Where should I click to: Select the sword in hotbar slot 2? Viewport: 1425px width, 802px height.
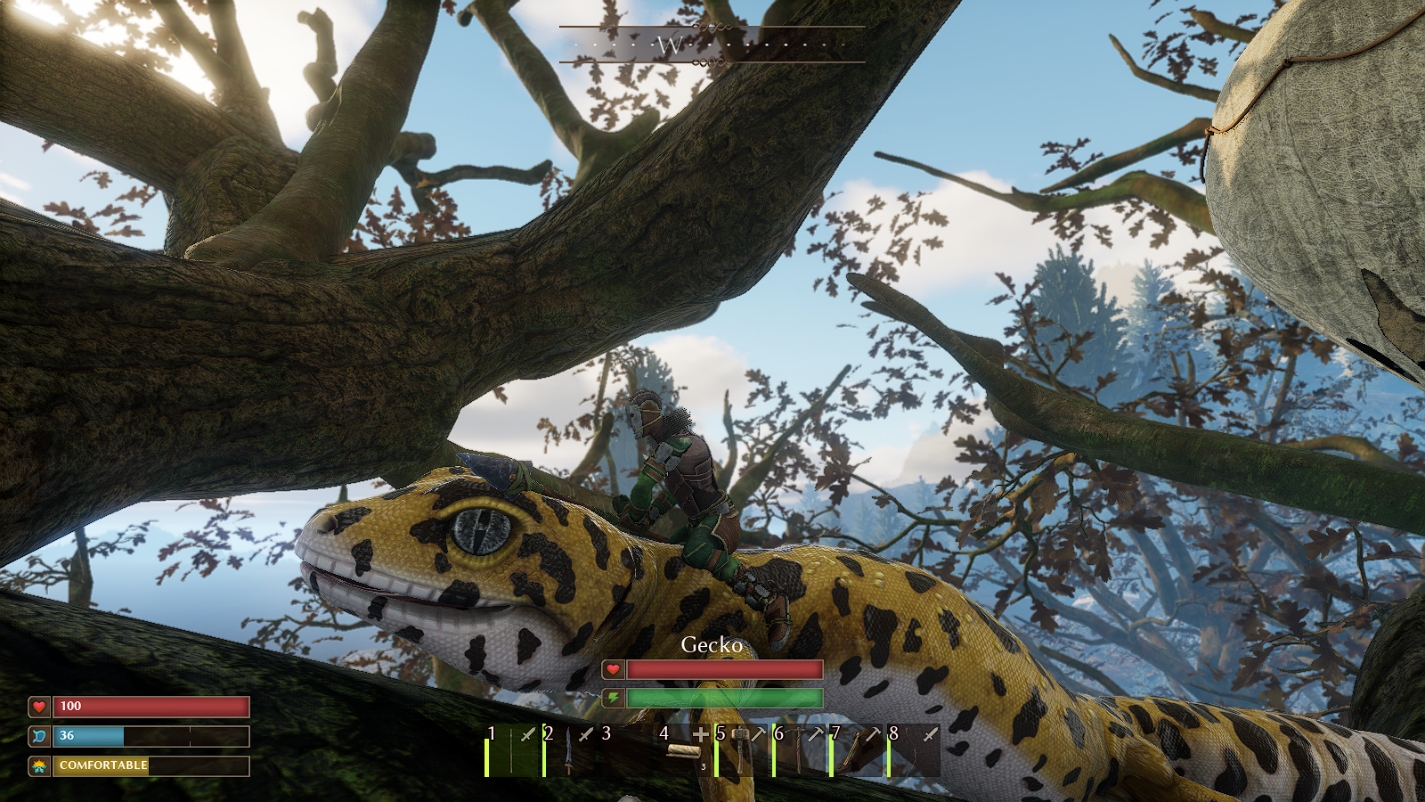570,750
